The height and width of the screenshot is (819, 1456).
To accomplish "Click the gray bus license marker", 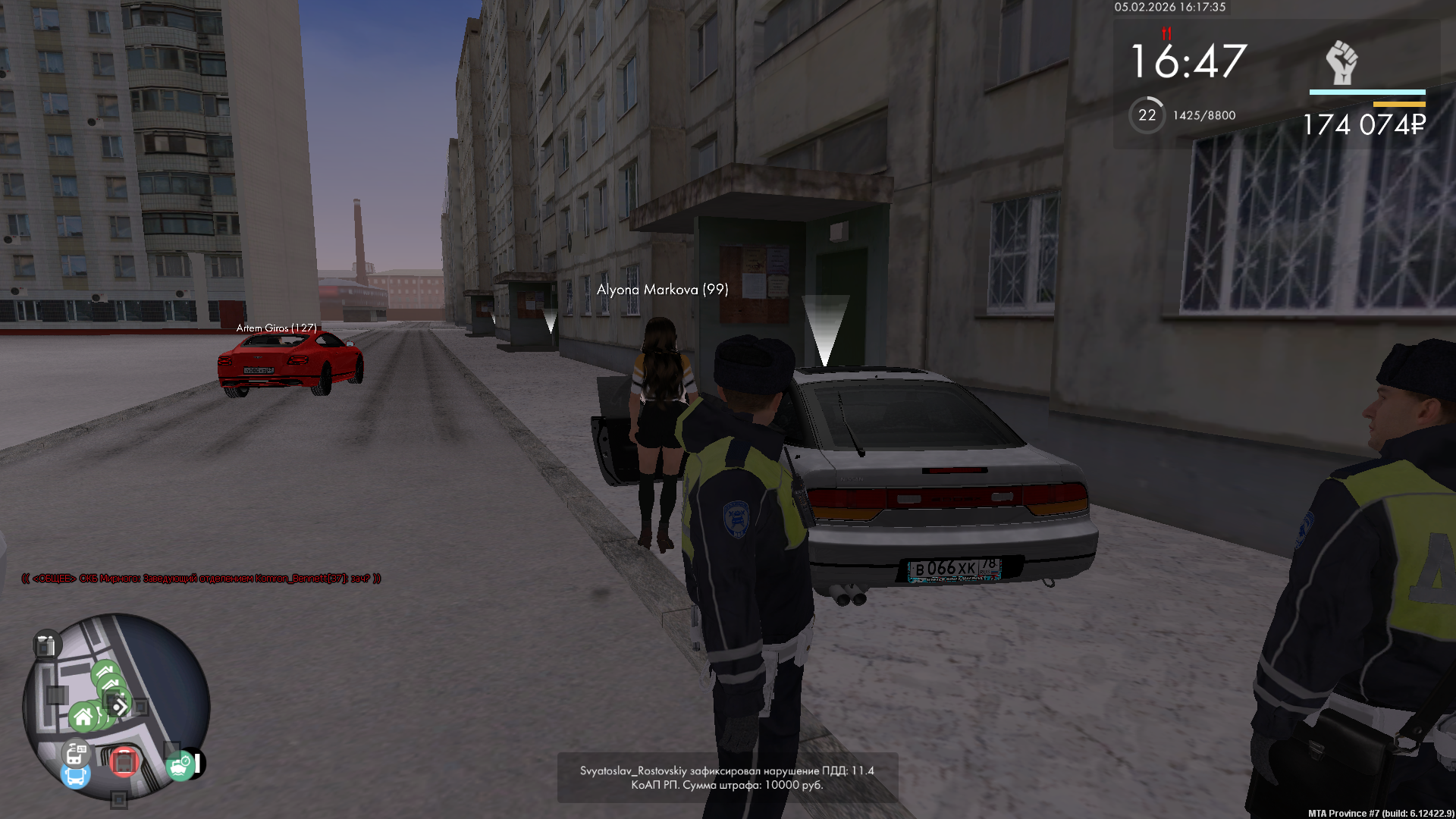I will pyautogui.click(x=76, y=753).
